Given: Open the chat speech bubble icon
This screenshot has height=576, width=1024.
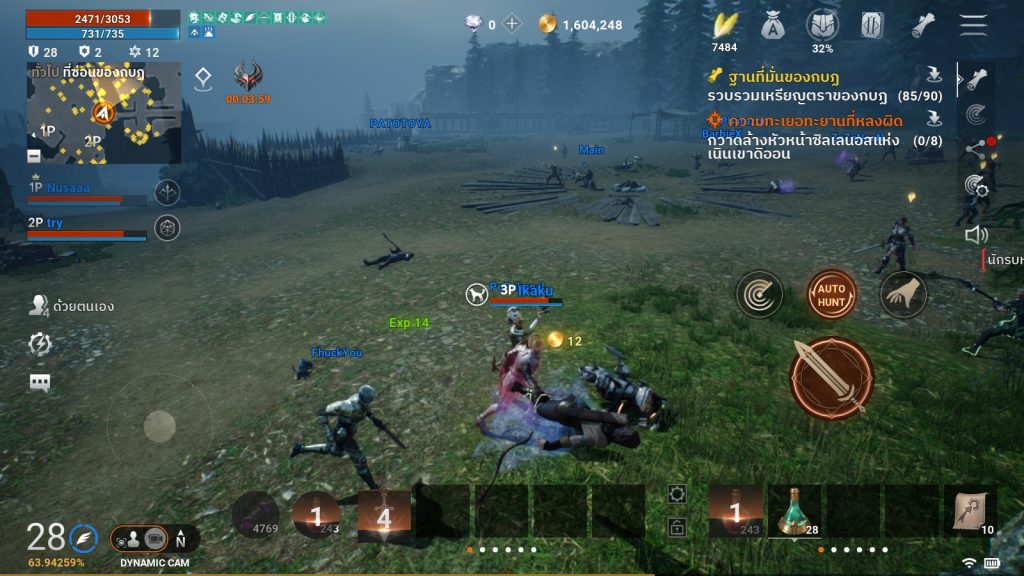Looking at the screenshot, I should coord(40,382).
